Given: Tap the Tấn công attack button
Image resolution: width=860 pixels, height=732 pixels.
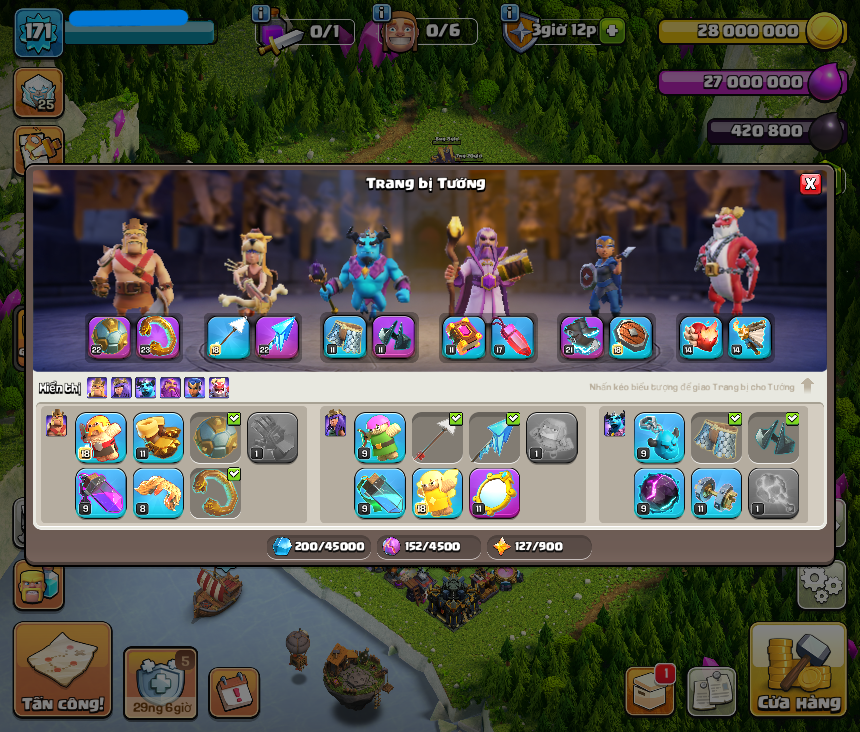Looking at the screenshot, I should pyautogui.click(x=62, y=669).
